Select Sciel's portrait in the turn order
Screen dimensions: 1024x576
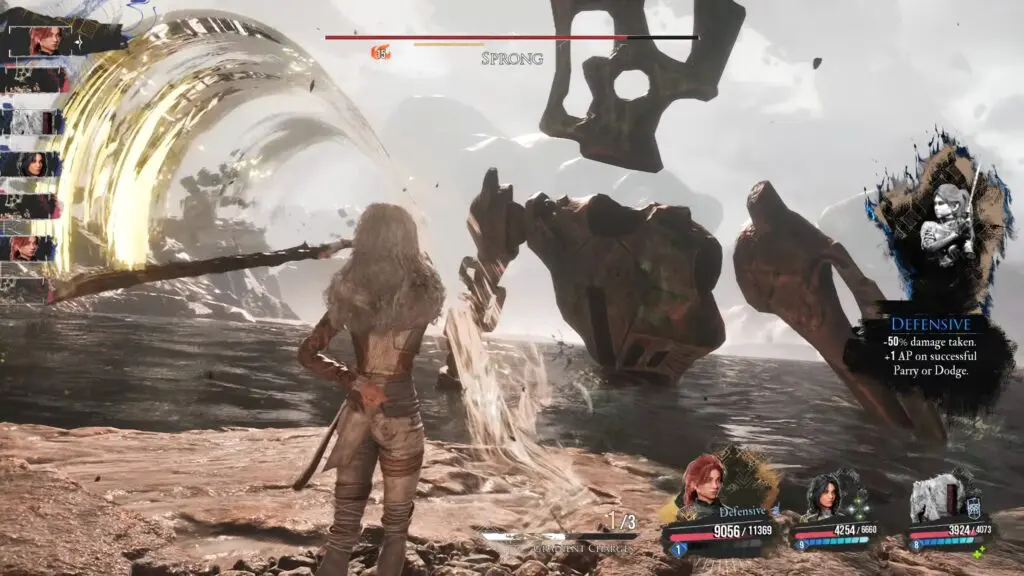(33, 164)
